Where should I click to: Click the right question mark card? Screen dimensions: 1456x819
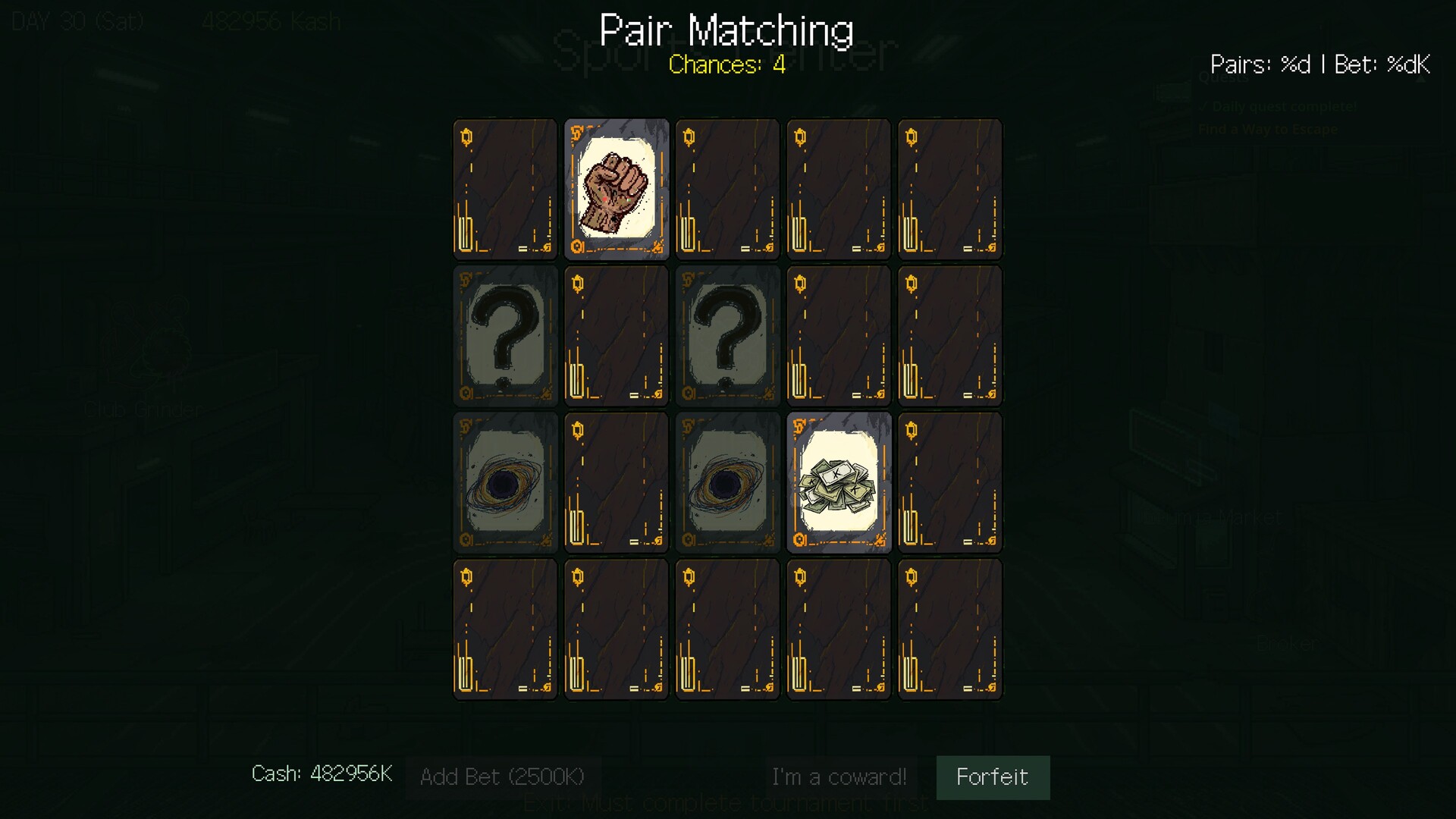(x=727, y=336)
